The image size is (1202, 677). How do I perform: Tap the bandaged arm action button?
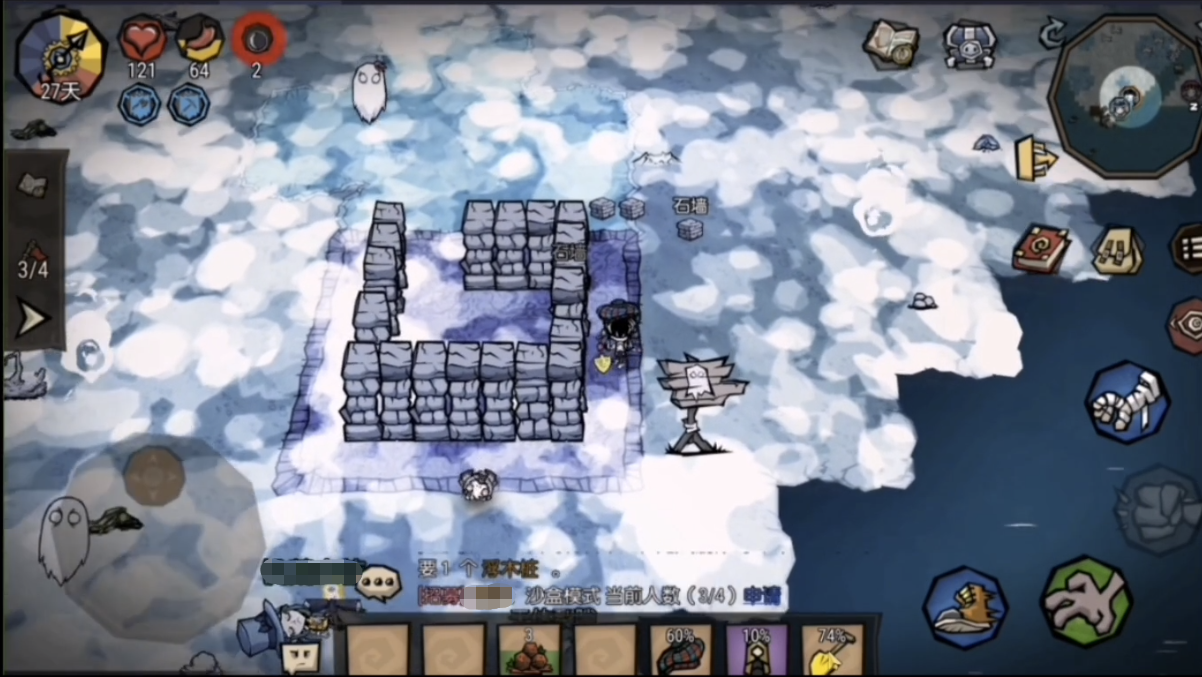pos(1127,402)
